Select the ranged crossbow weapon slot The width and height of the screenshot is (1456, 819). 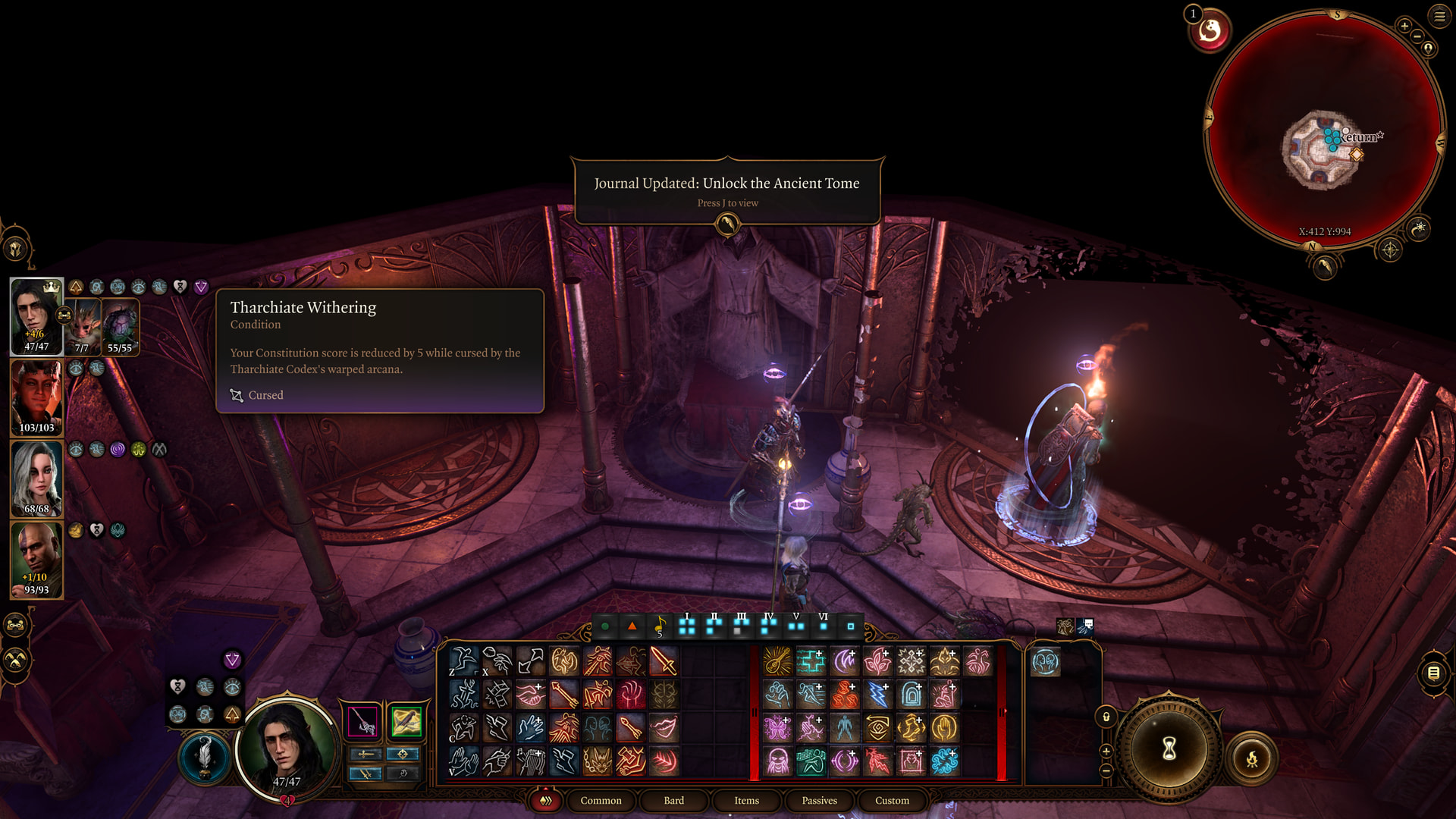pyautogui.click(x=406, y=721)
